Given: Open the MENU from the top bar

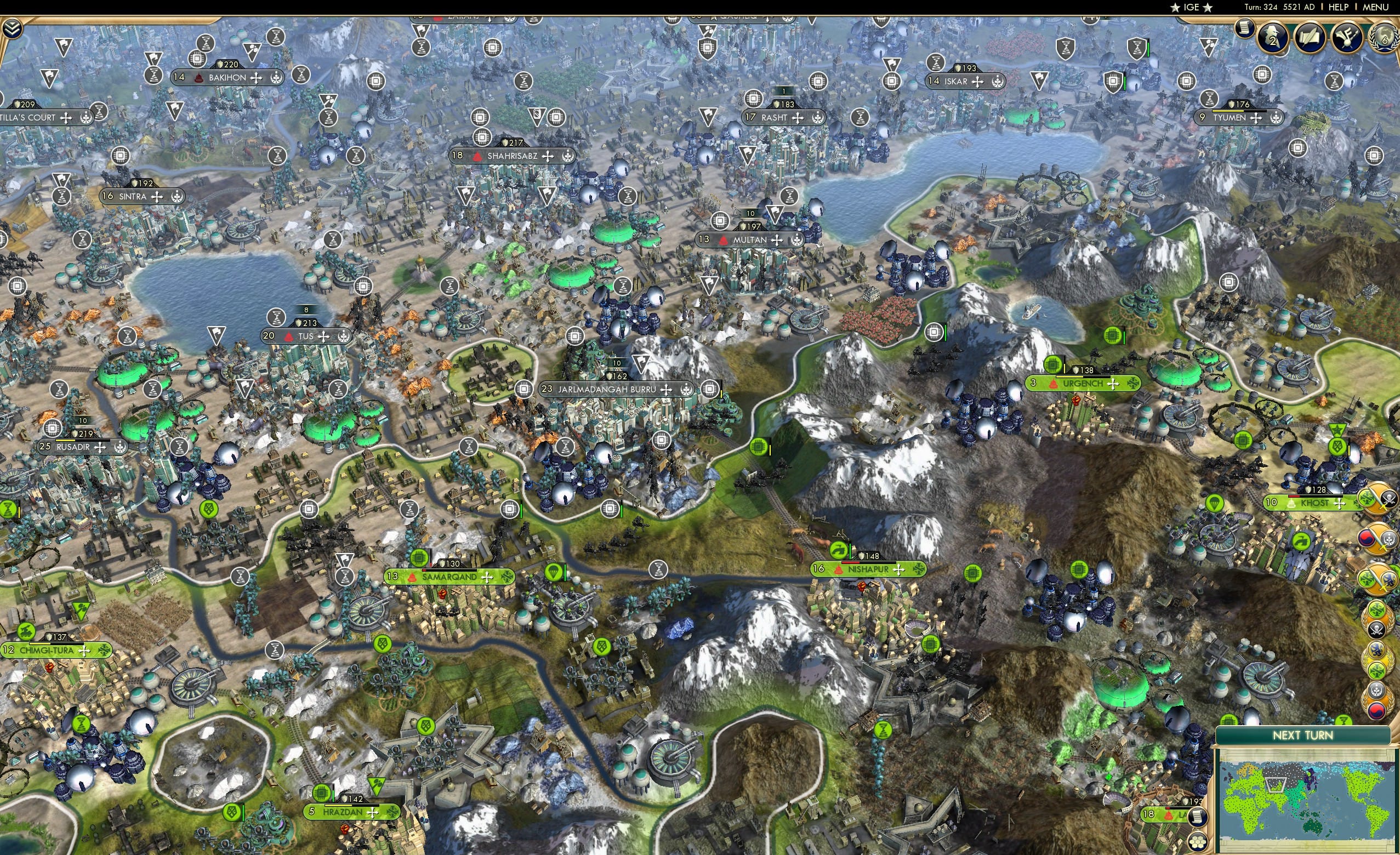Looking at the screenshot, I should pyautogui.click(x=1374, y=7).
